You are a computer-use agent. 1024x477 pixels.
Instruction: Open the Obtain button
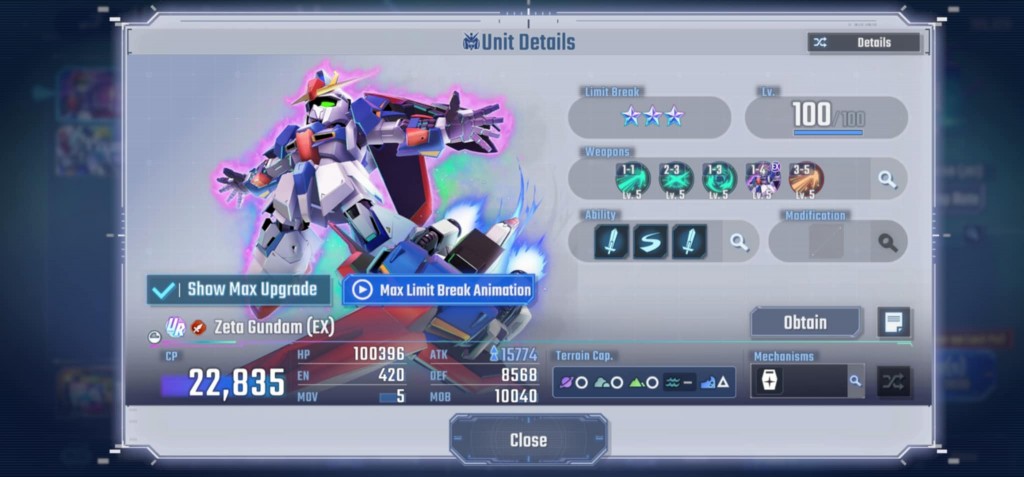806,322
